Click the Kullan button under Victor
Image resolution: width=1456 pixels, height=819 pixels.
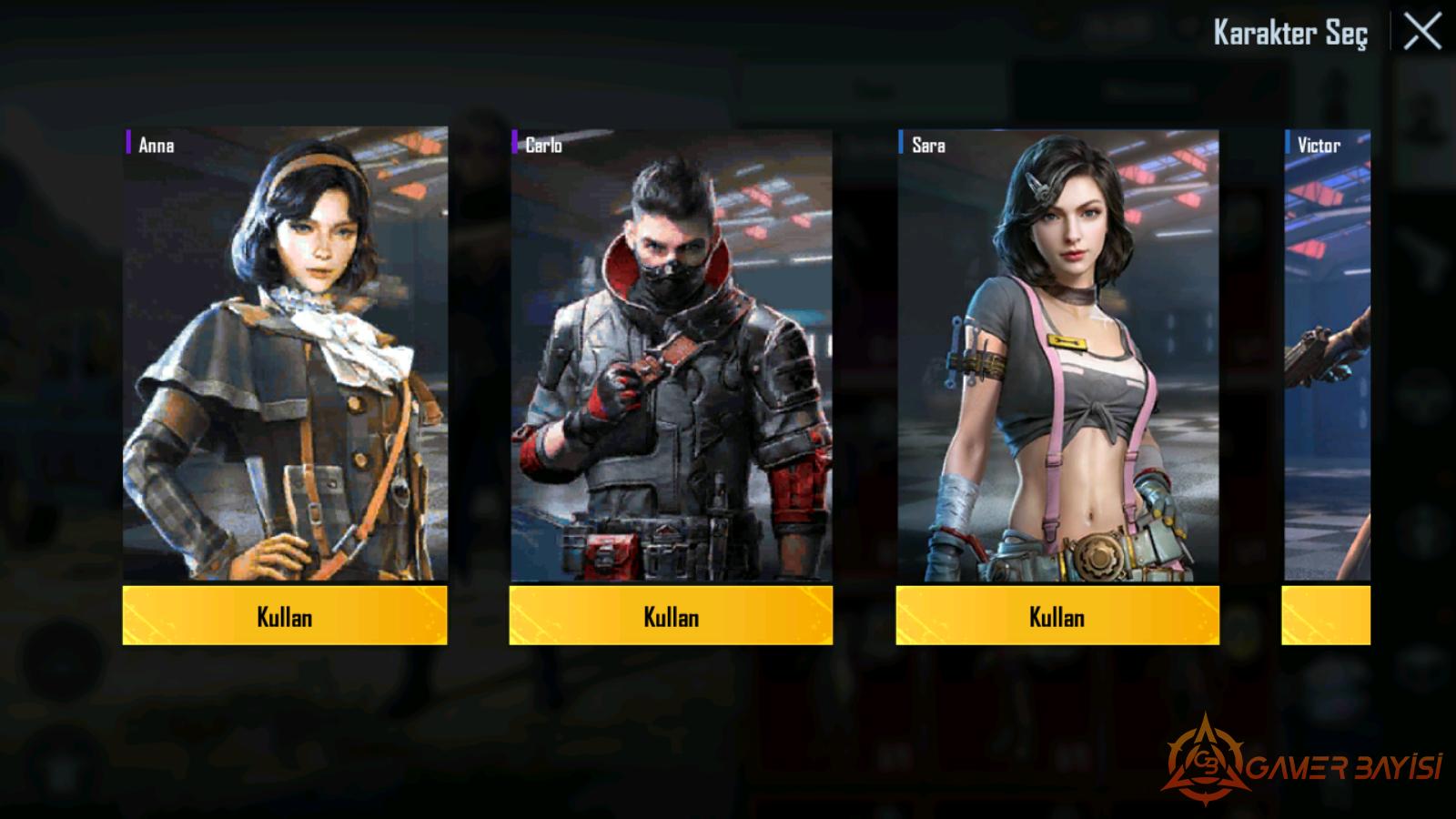click(x=1326, y=616)
